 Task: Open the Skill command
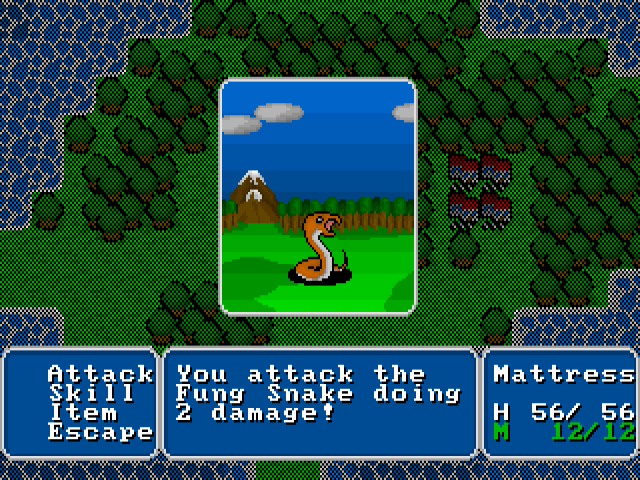(92, 393)
